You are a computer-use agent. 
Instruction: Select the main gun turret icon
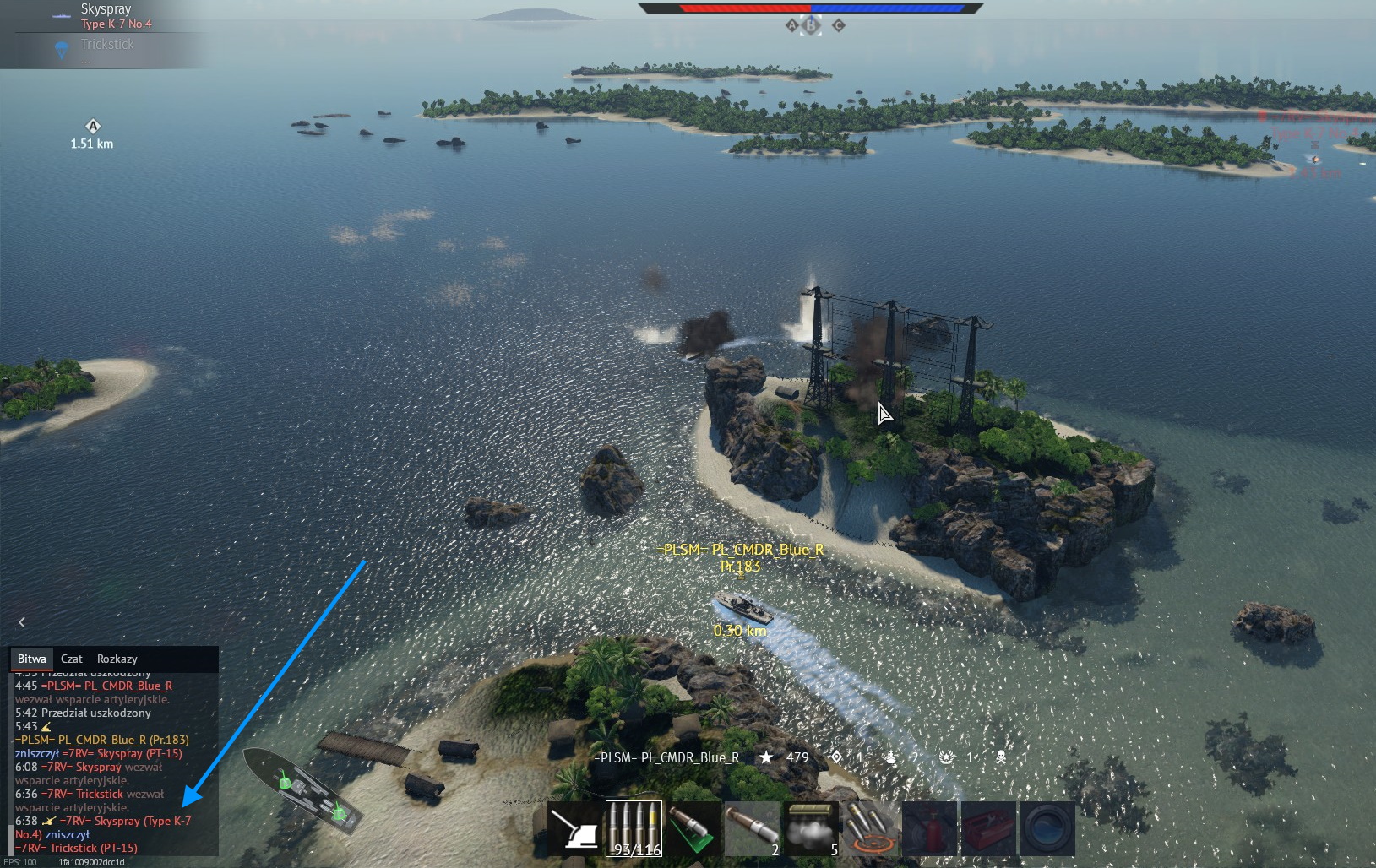pos(574,829)
